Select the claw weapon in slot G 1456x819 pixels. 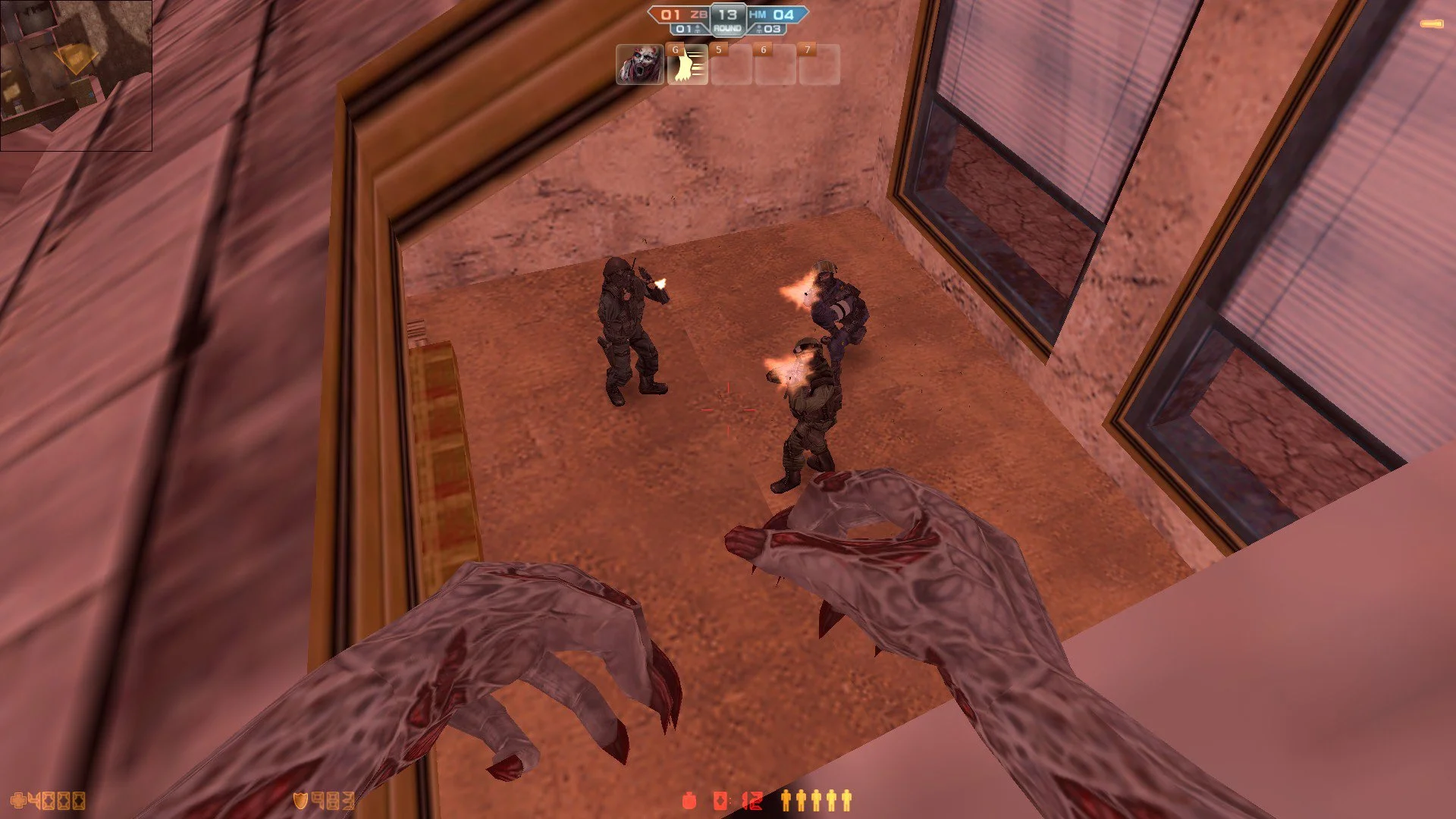687,66
